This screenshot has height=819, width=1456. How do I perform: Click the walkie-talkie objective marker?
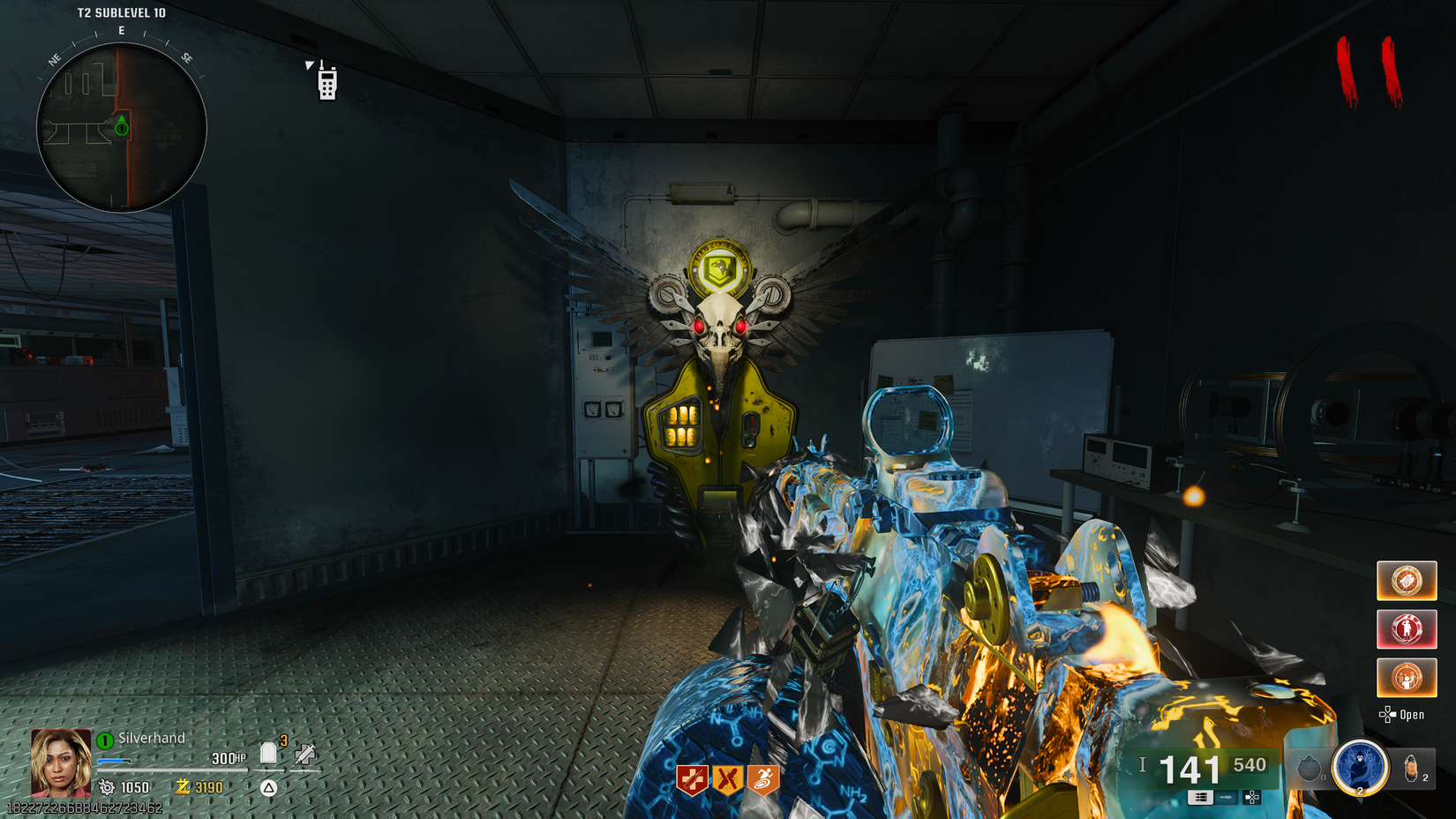coord(326,84)
